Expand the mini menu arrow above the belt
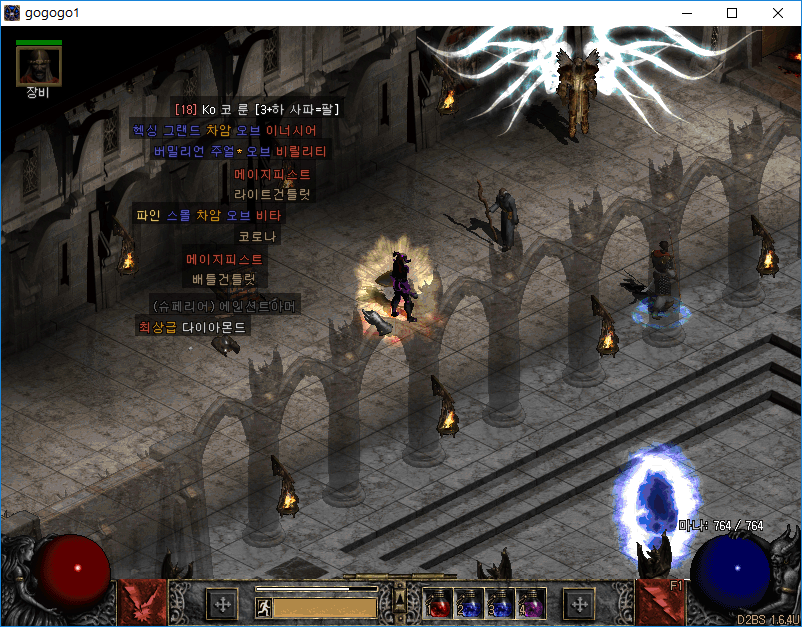Viewport: 802px width, 627px height. point(399,597)
